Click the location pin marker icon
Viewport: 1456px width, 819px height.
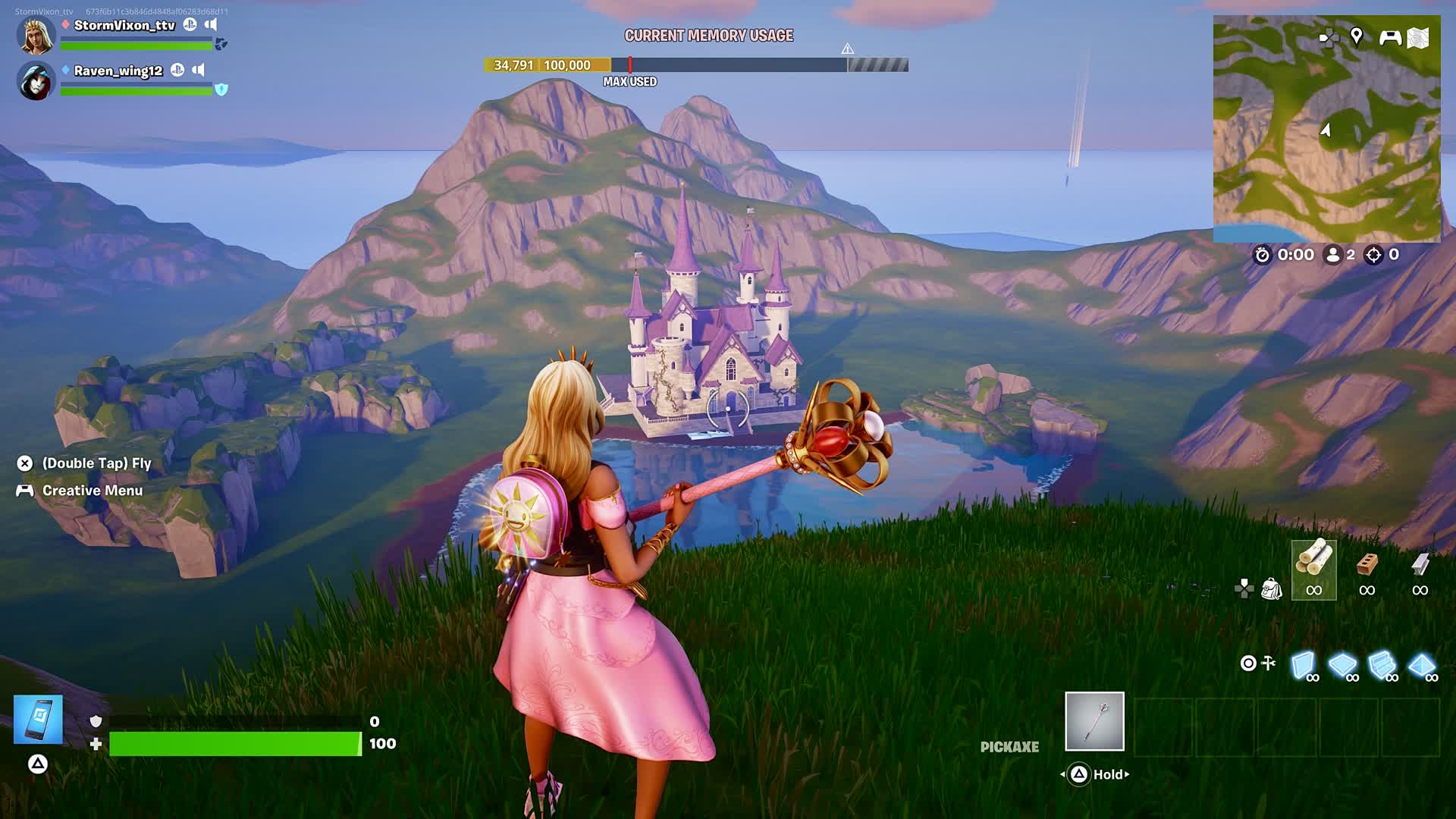pyautogui.click(x=1357, y=36)
